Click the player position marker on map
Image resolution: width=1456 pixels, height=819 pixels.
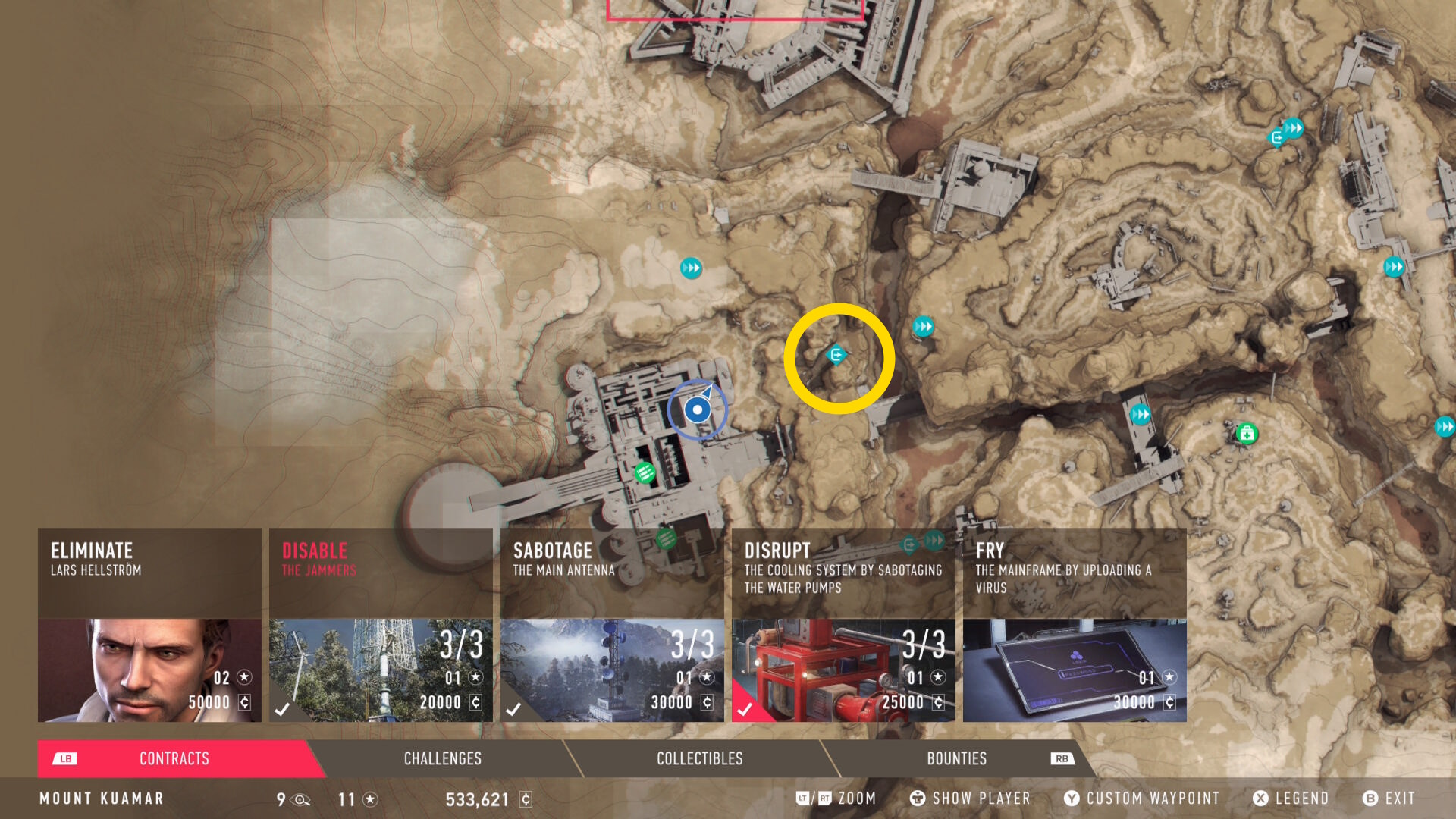click(x=697, y=410)
